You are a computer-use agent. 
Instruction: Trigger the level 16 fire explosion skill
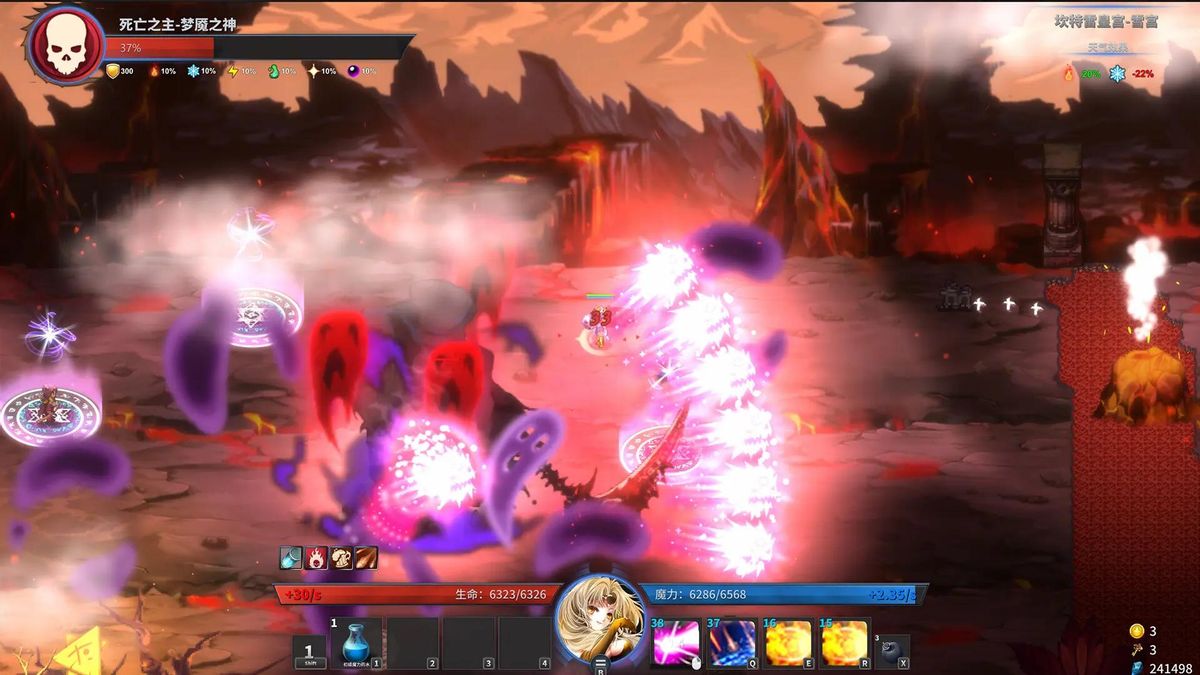(788, 643)
